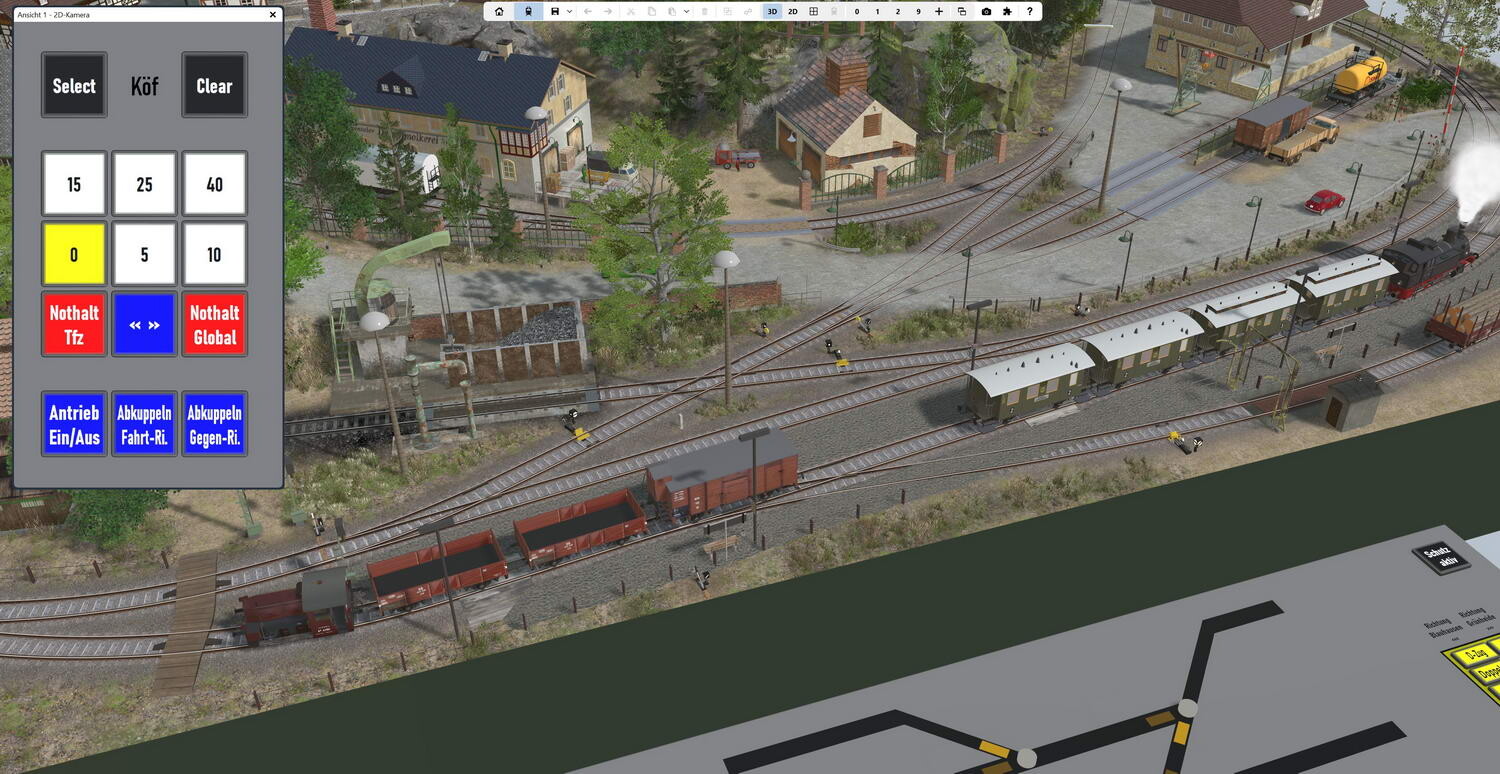Uncouple with Abkuppeln Gegen-Ri. button
The width and height of the screenshot is (1500, 774).
(x=214, y=424)
